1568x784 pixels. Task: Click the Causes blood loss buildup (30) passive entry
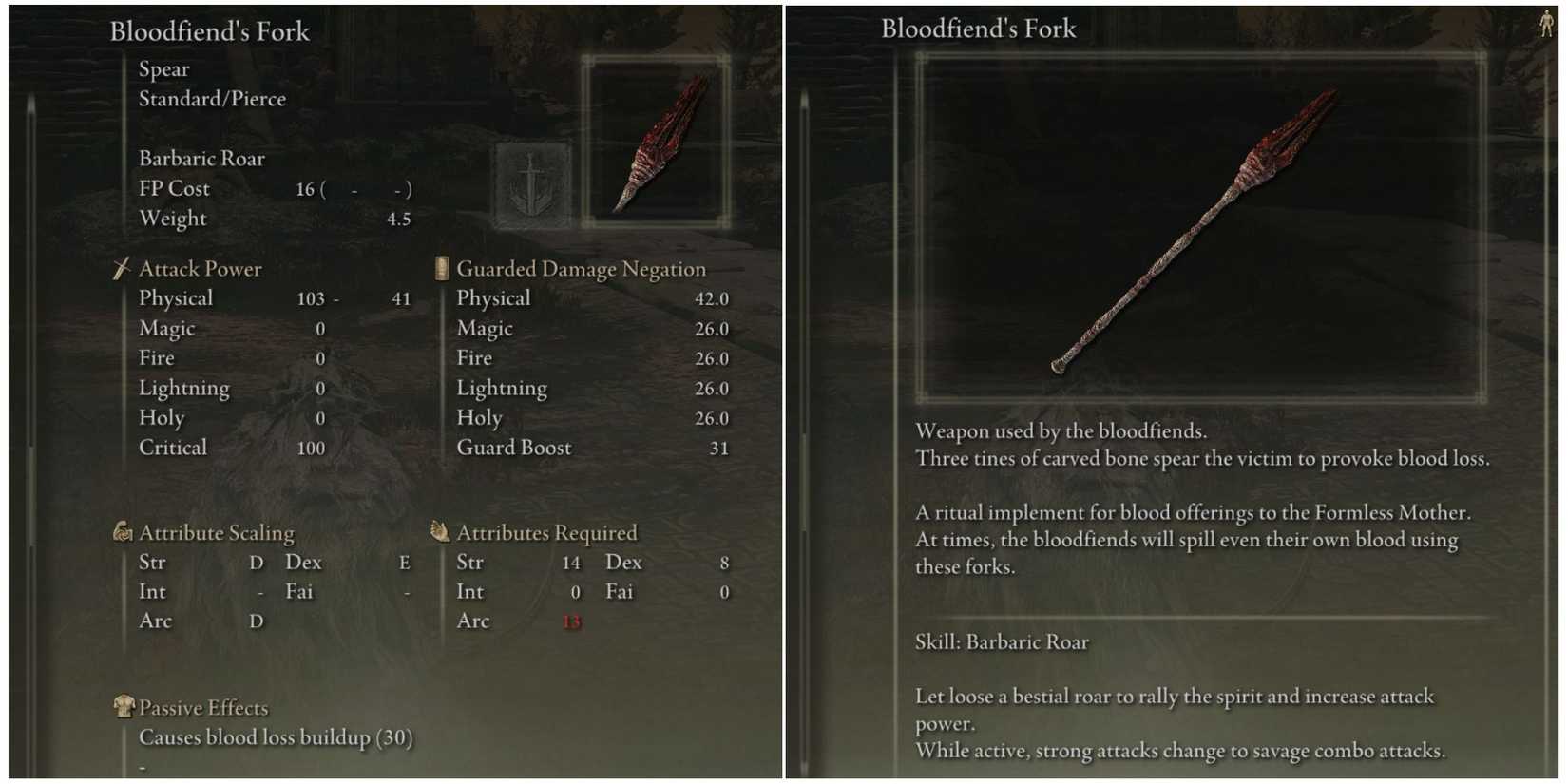277,736
